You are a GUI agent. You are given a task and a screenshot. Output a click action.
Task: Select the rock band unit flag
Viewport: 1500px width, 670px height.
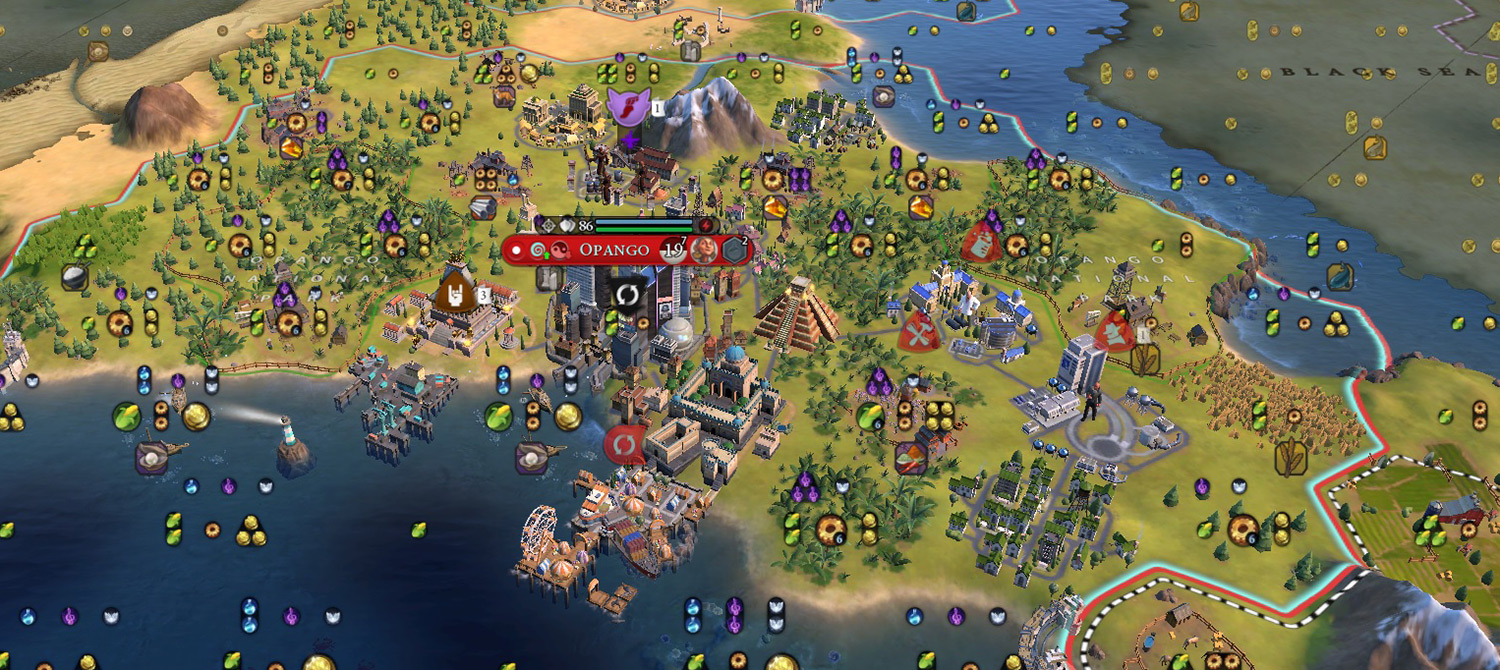pyautogui.click(x=454, y=292)
